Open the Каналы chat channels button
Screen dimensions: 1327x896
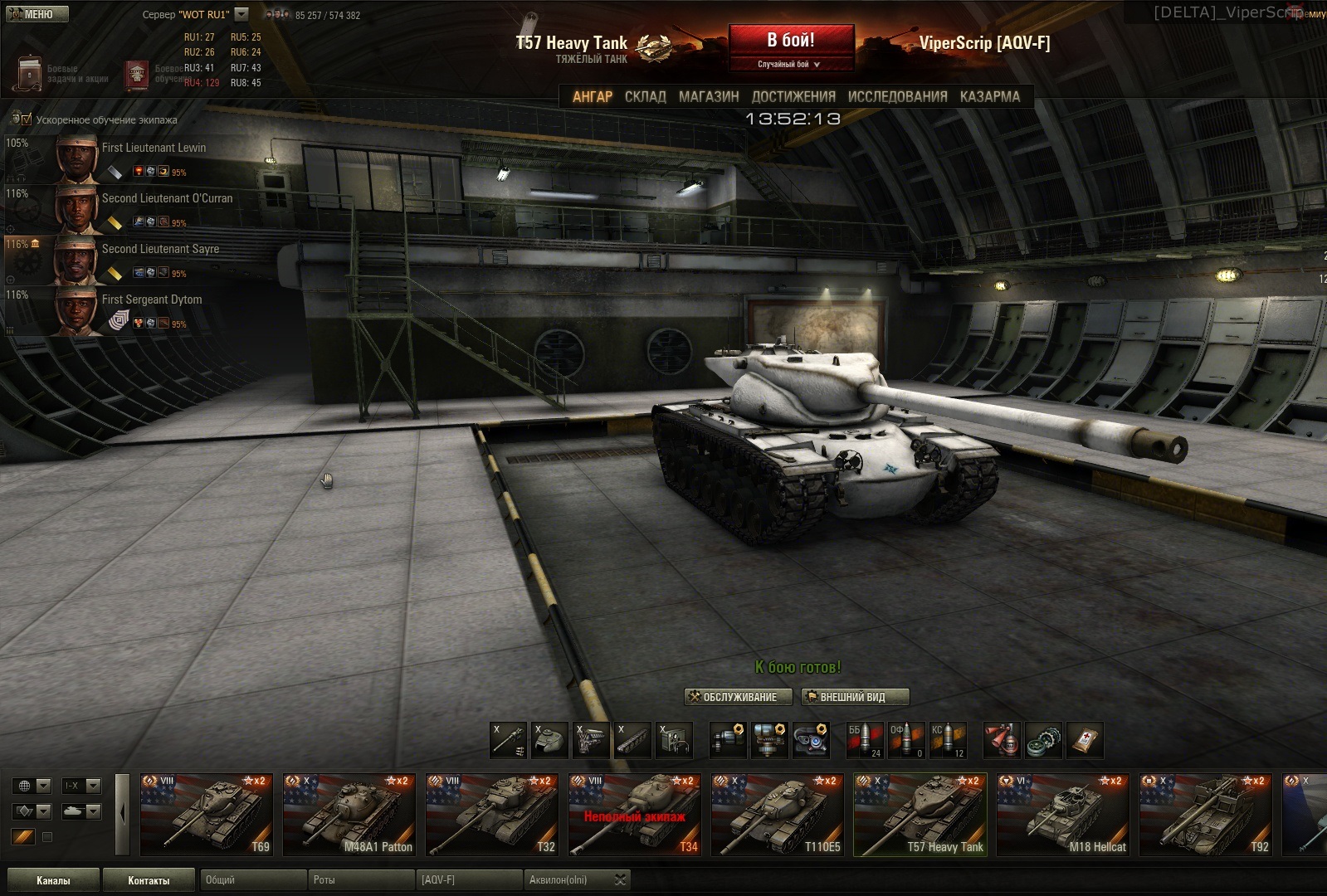pyautogui.click(x=53, y=880)
